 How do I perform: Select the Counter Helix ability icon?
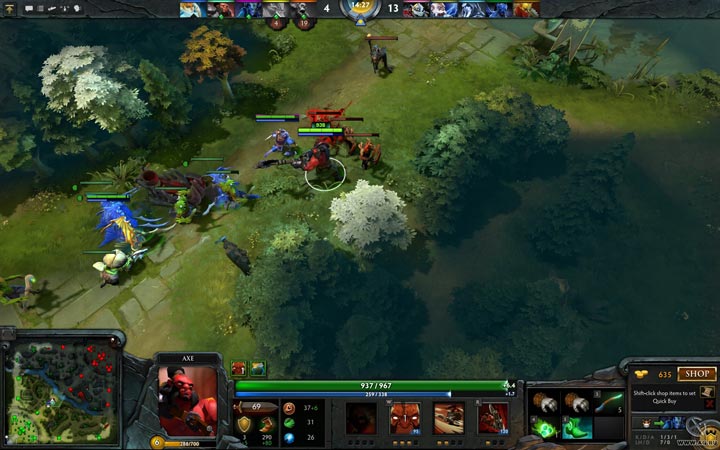tap(449, 418)
